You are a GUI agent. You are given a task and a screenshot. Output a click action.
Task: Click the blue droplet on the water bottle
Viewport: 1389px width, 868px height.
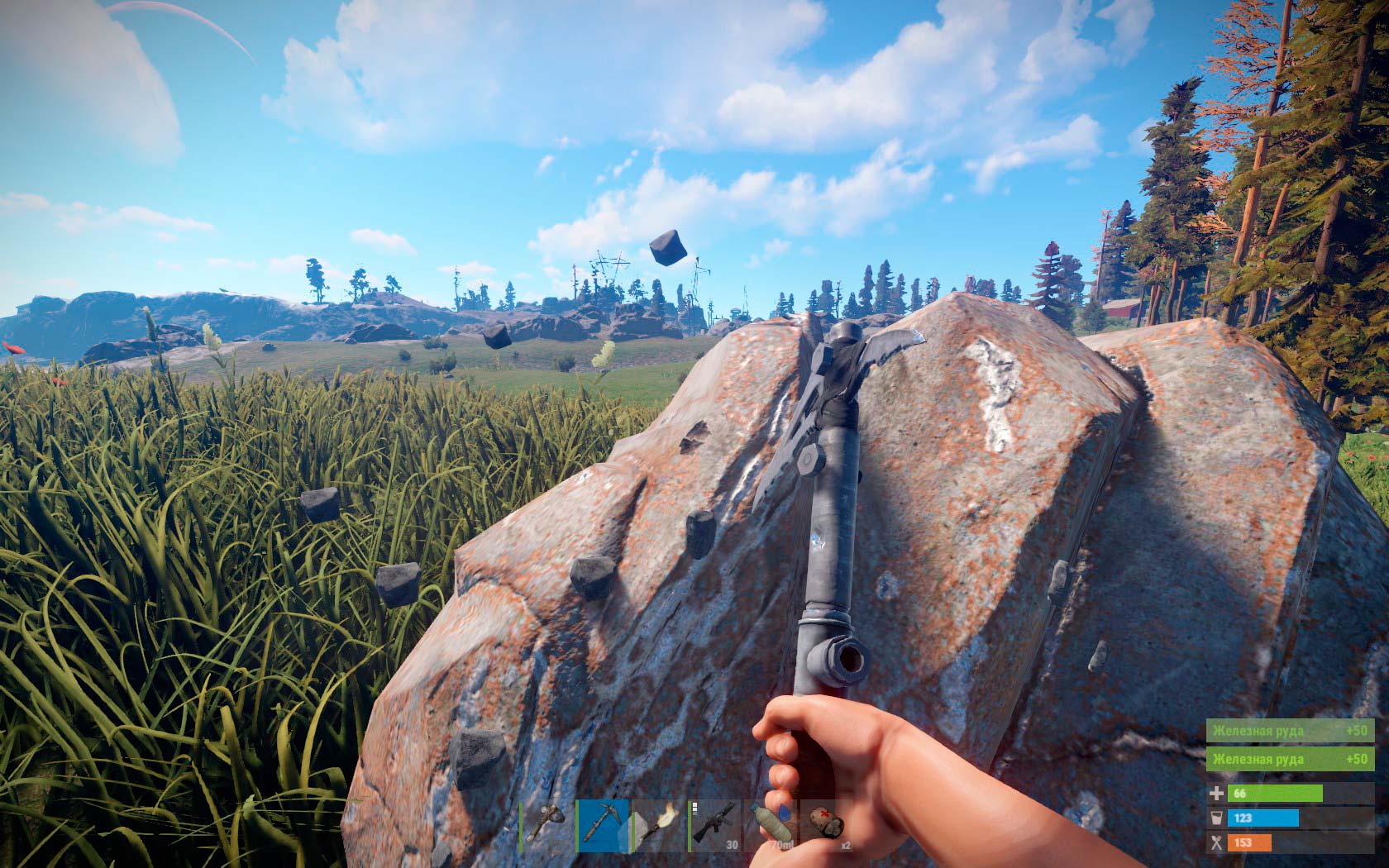[x=785, y=813]
